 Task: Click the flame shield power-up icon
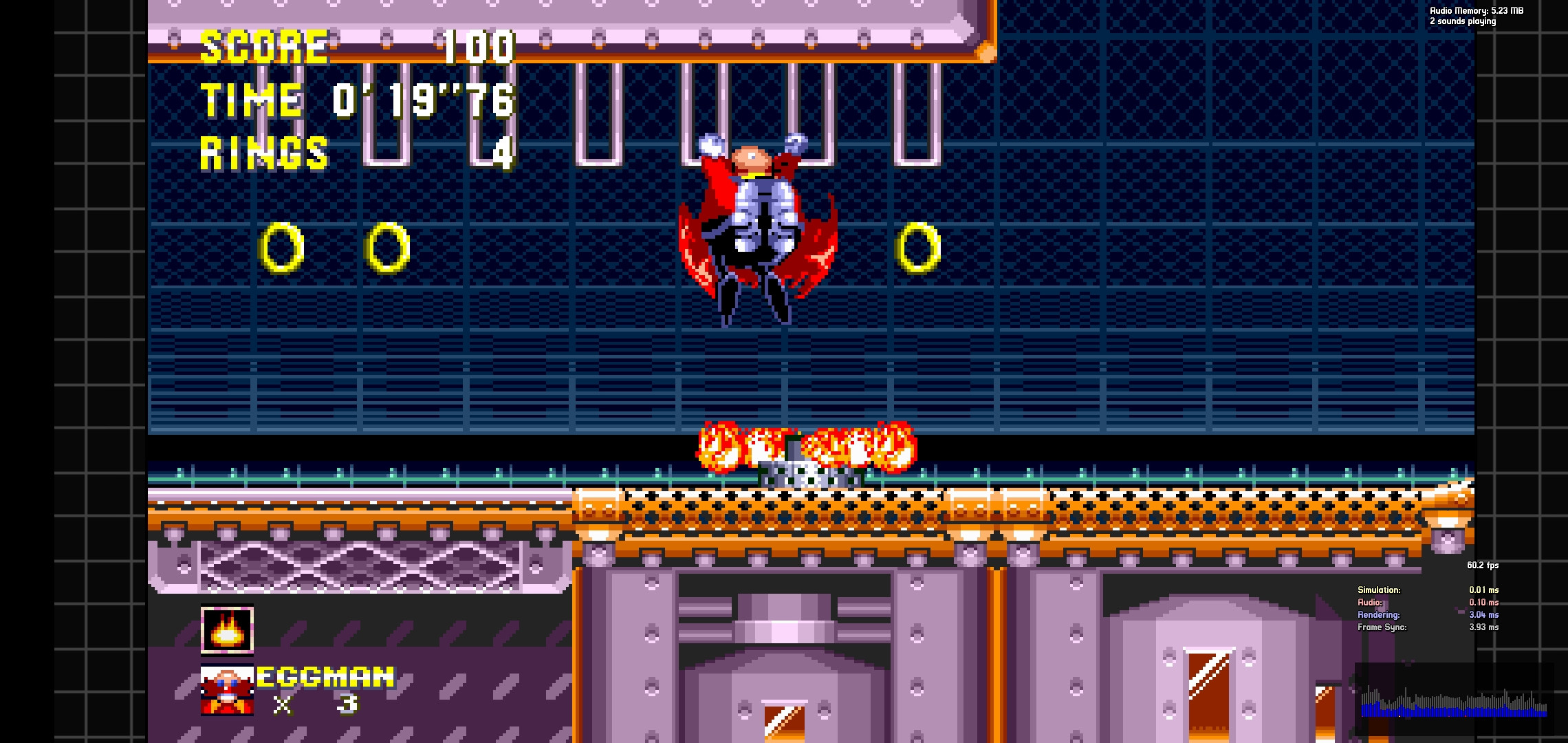227,628
